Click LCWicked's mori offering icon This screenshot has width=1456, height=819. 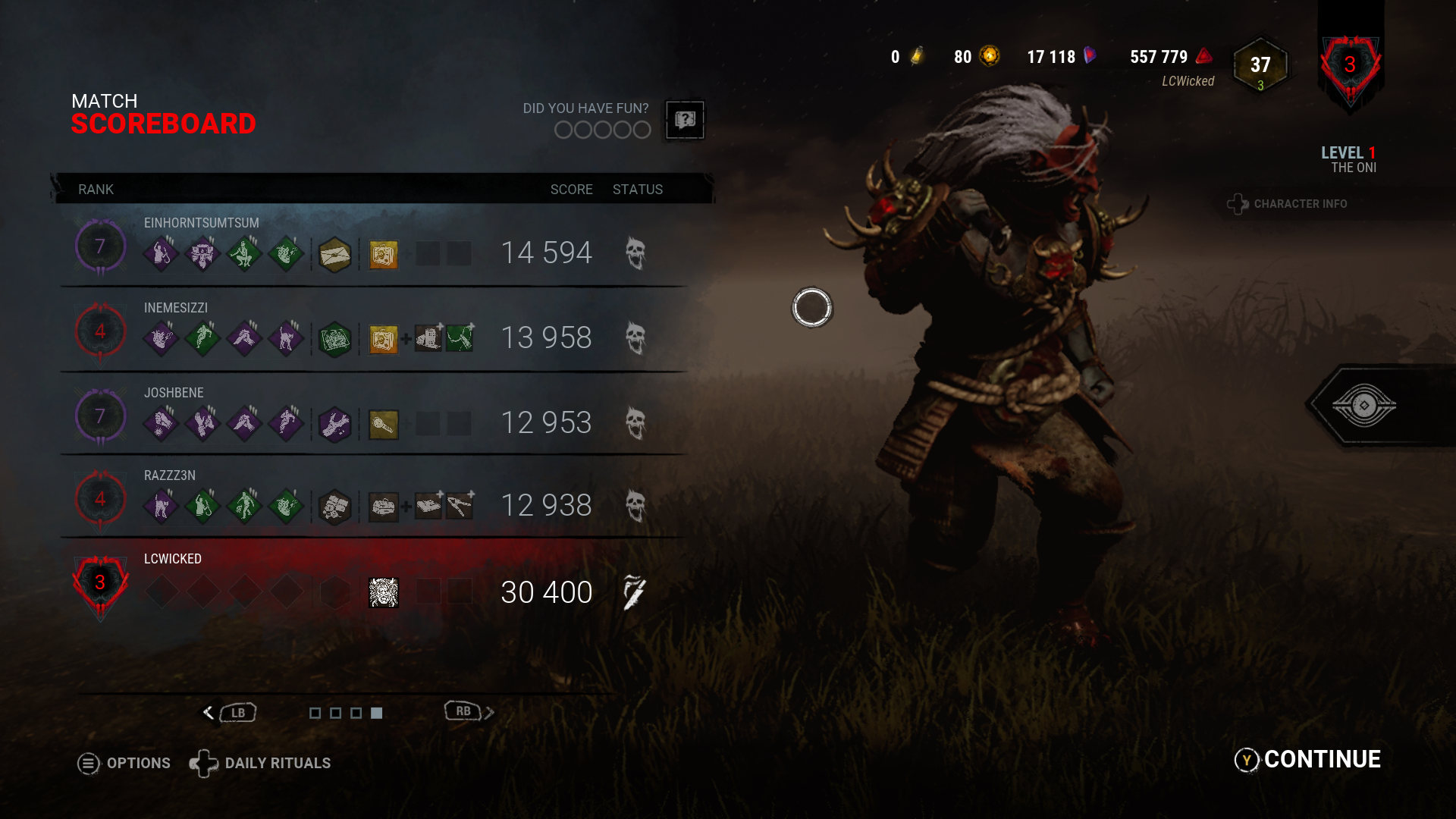point(383,592)
